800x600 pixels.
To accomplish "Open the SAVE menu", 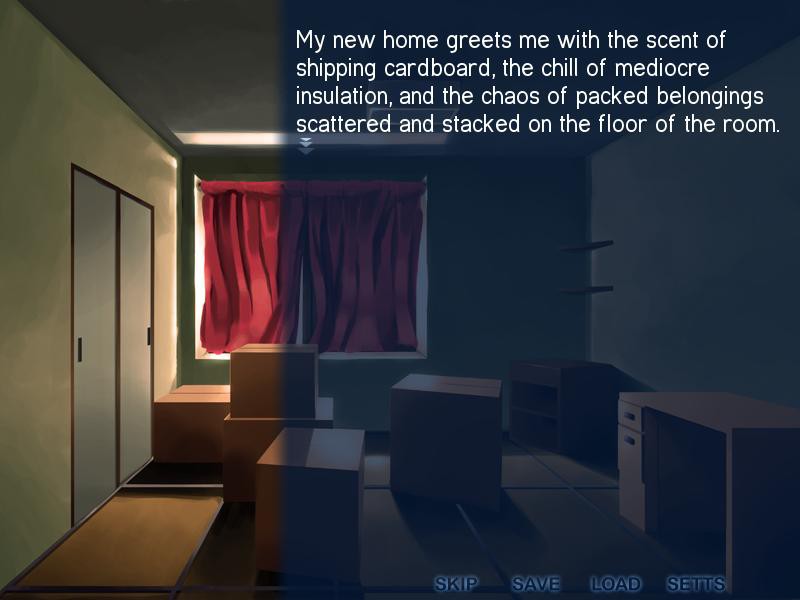I will pyautogui.click(x=536, y=584).
